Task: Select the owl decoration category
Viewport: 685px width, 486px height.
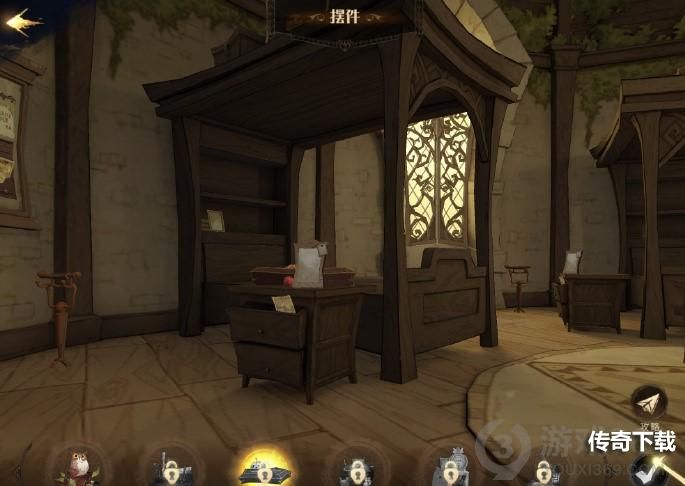Action: pyautogui.click(x=80, y=466)
